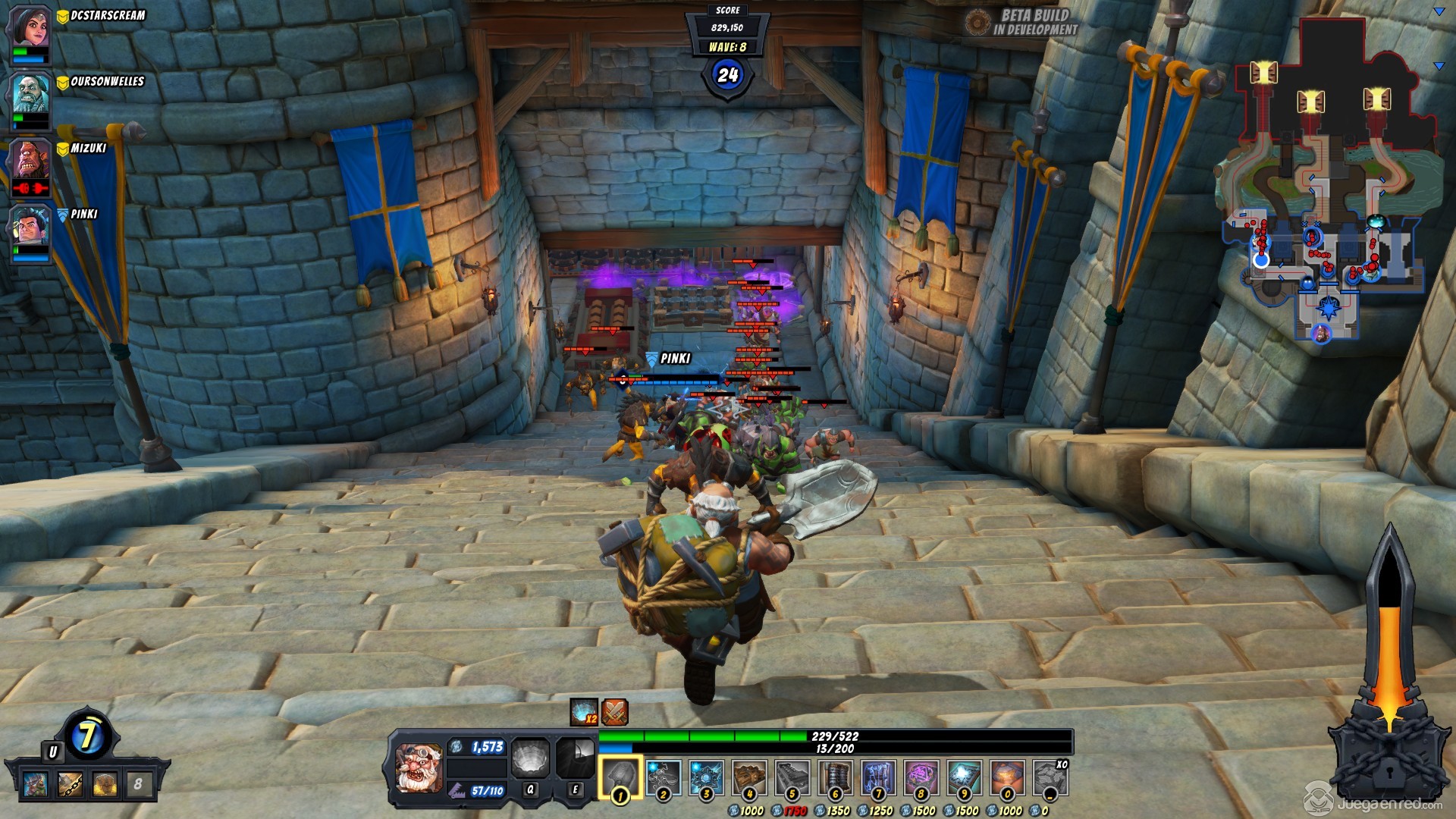Screen dimensions: 1456x819
Task: Pick the purple rune trap in slot 8
Action: point(921,777)
